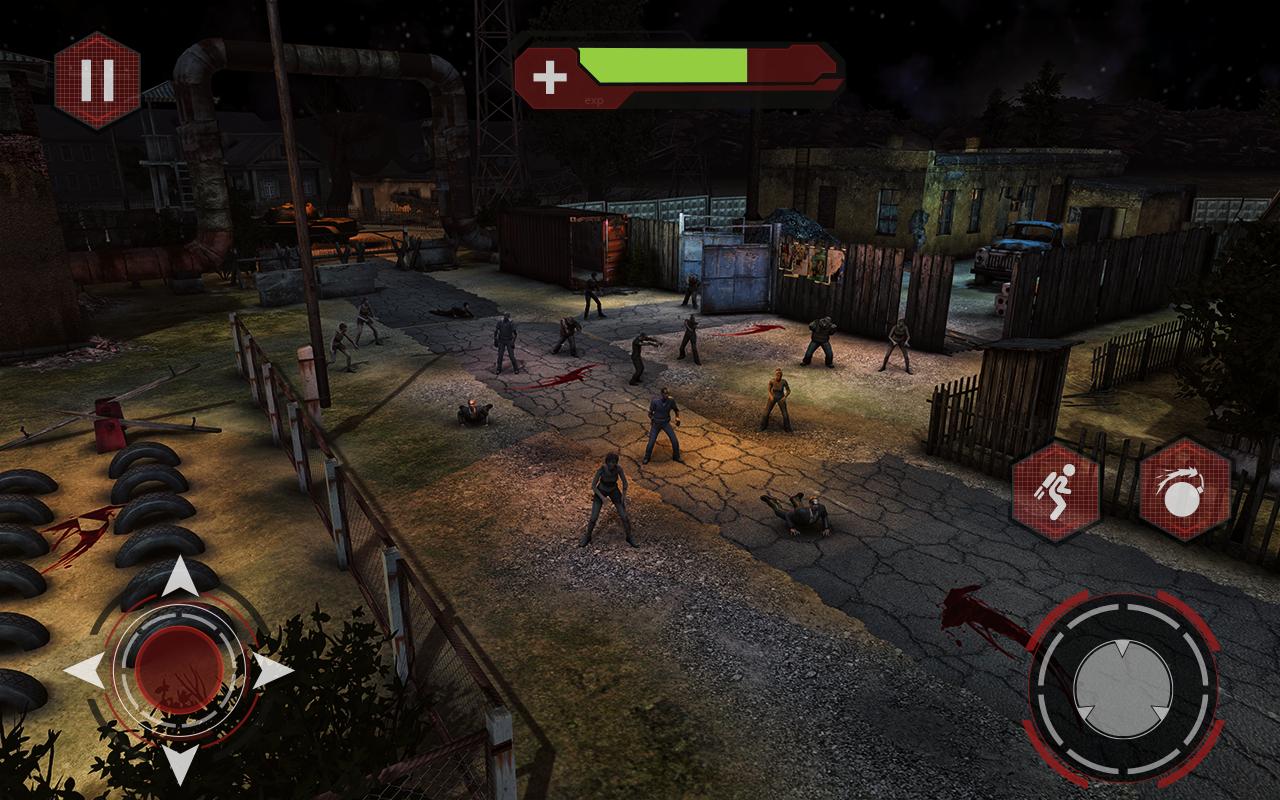Tap the right arrow on the movement pad
Image resolution: width=1280 pixels, height=800 pixels.
[272, 670]
